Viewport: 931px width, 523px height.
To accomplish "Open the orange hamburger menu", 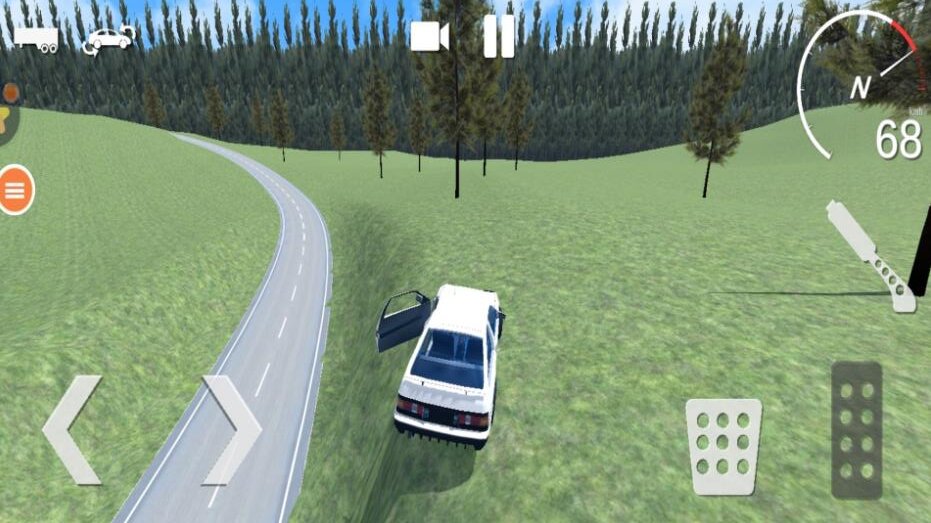I will tap(15, 190).
